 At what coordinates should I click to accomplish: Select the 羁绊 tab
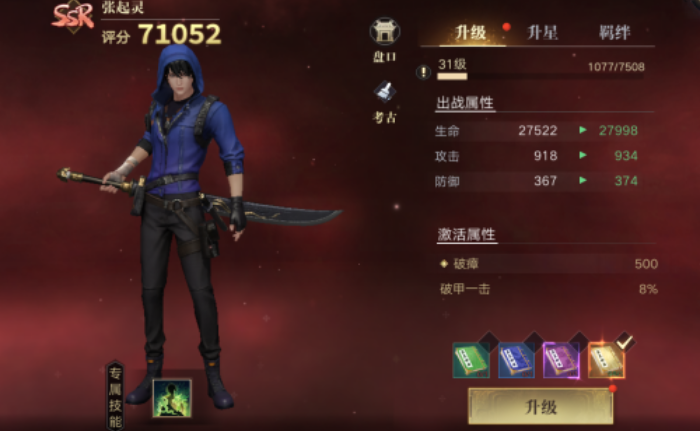(x=614, y=32)
